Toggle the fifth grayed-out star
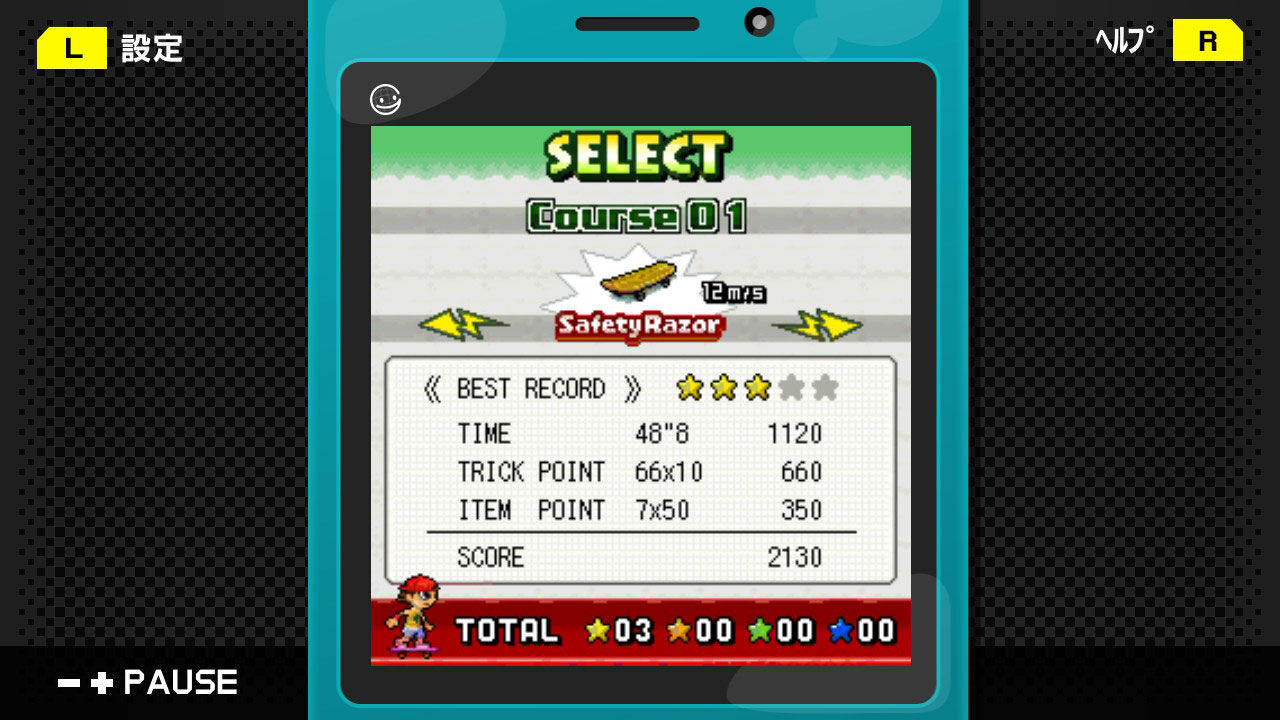 [826, 388]
